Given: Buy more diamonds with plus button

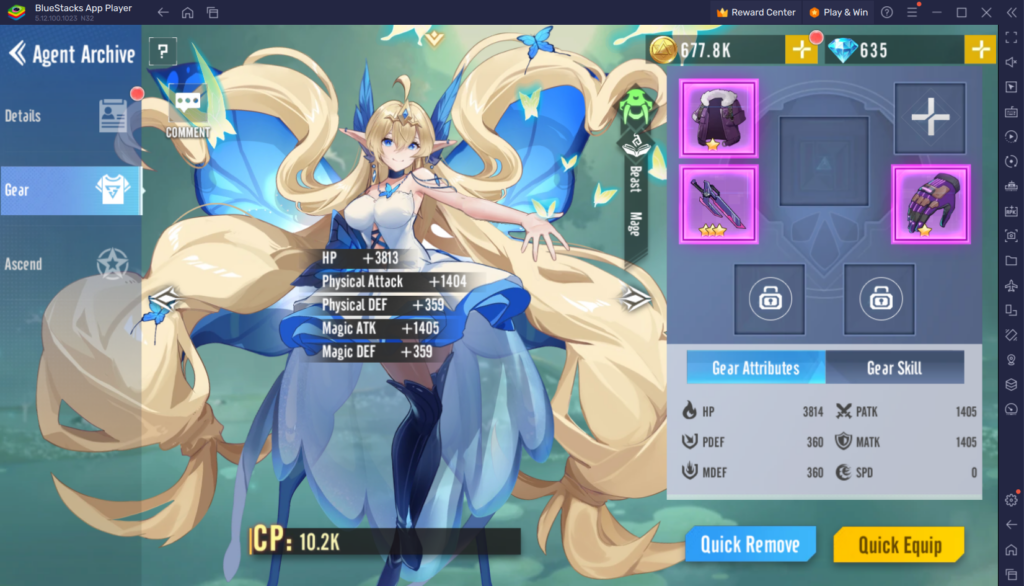Looking at the screenshot, I should [980, 49].
